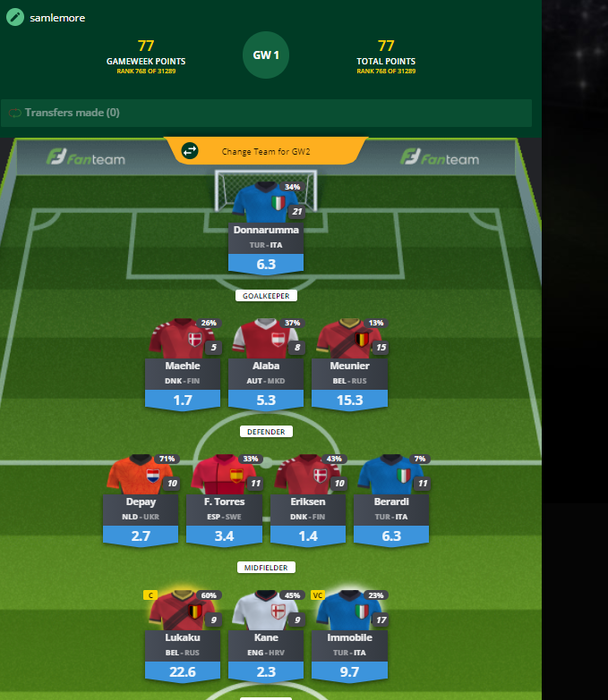Click the pencil edit icon beside samlemore
Viewport: 608px width, 700px height.
14,17
